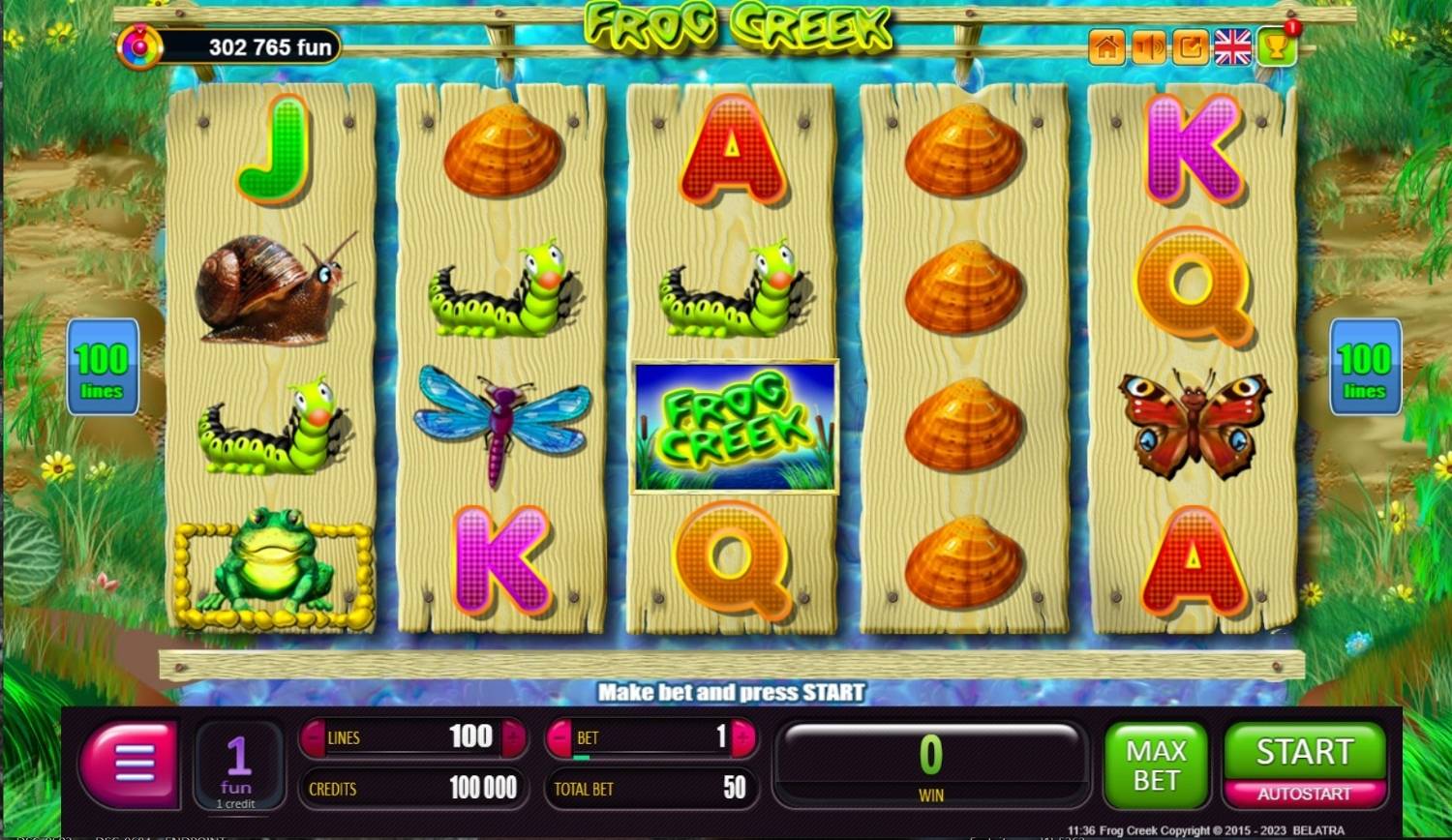Increase the BET value with the plus control
Viewport: 1452px width, 840px height.
point(740,737)
